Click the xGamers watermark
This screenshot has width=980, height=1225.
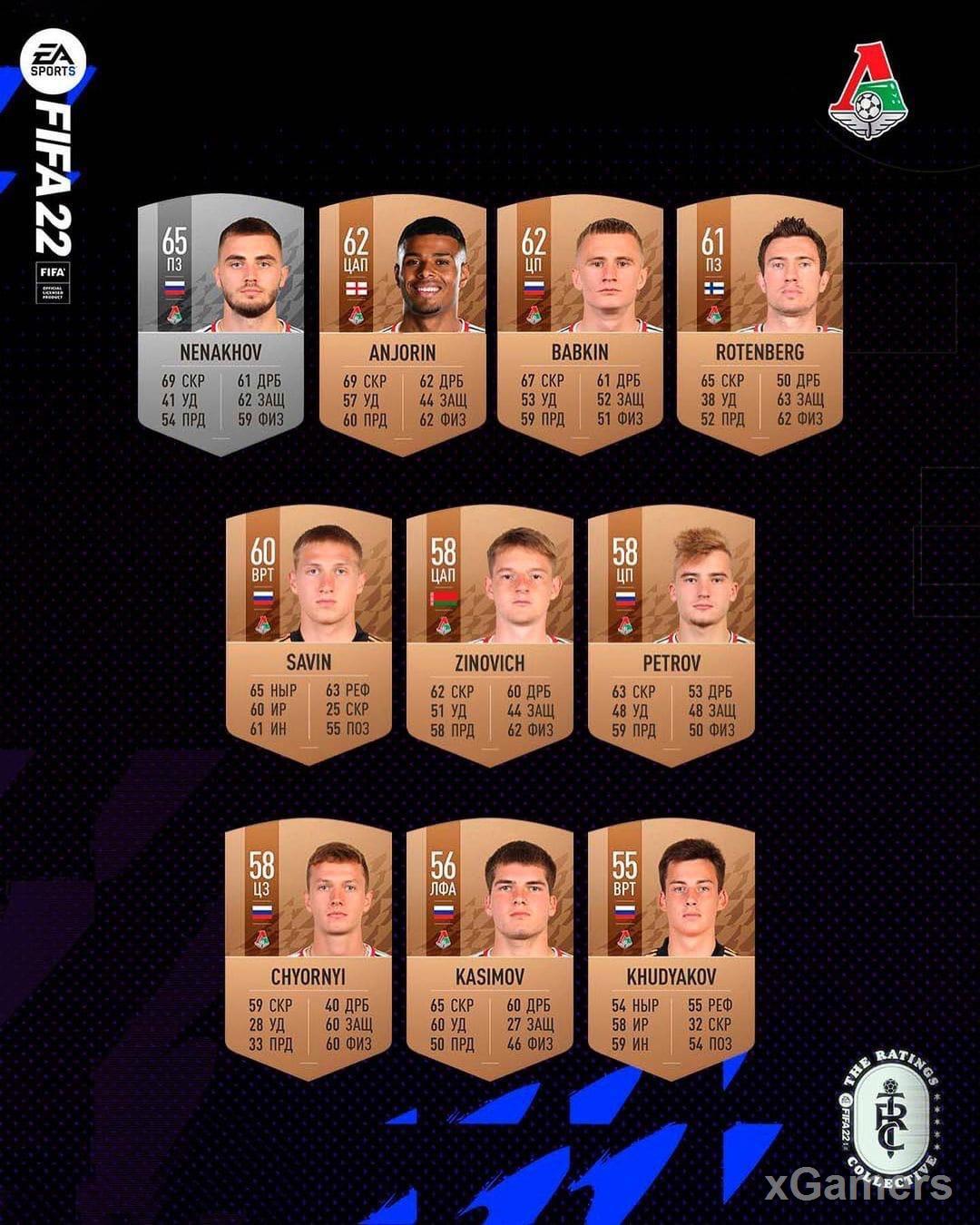(x=857, y=1185)
